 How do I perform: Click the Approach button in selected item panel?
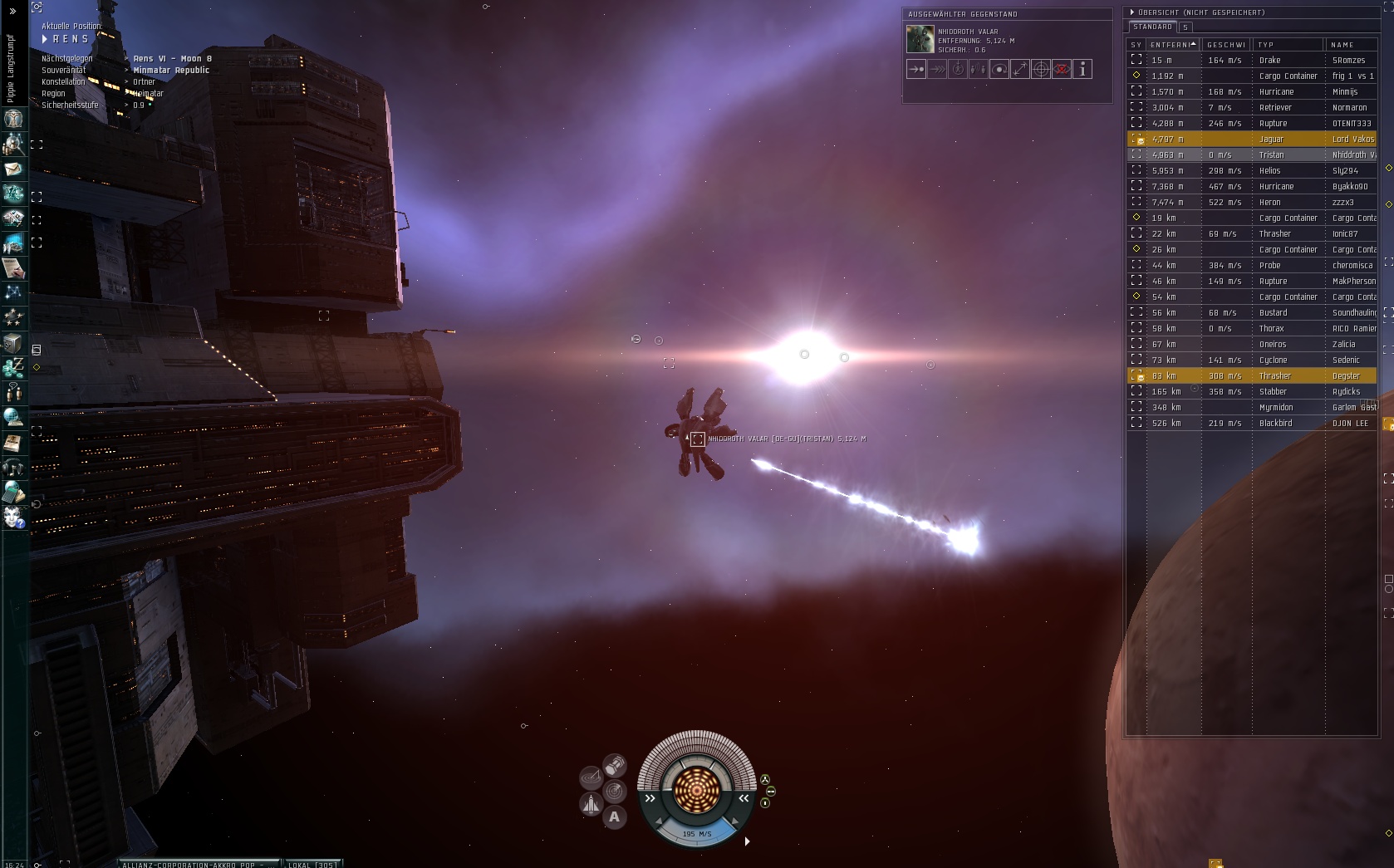click(x=916, y=70)
